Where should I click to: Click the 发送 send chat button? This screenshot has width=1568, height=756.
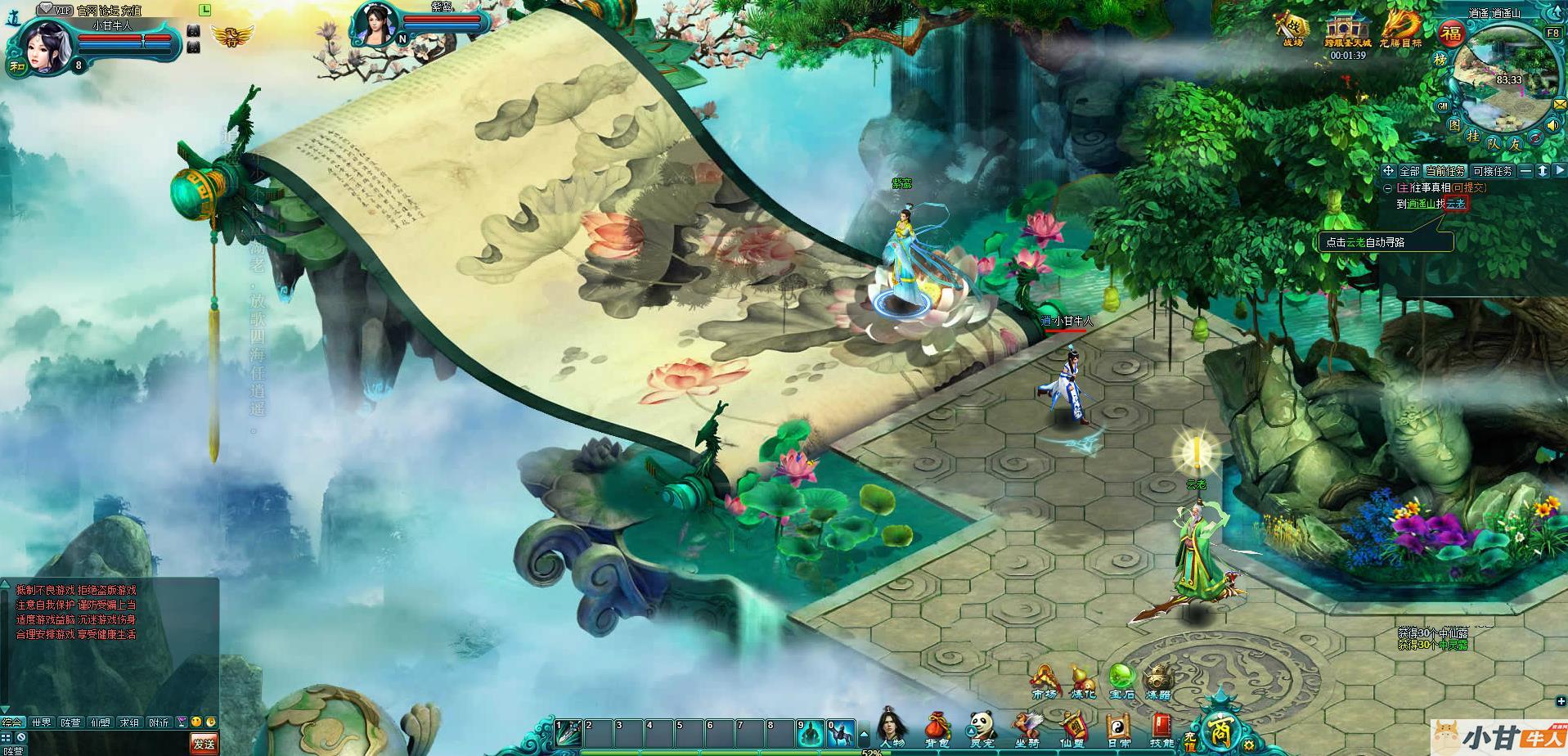coord(204,743)
